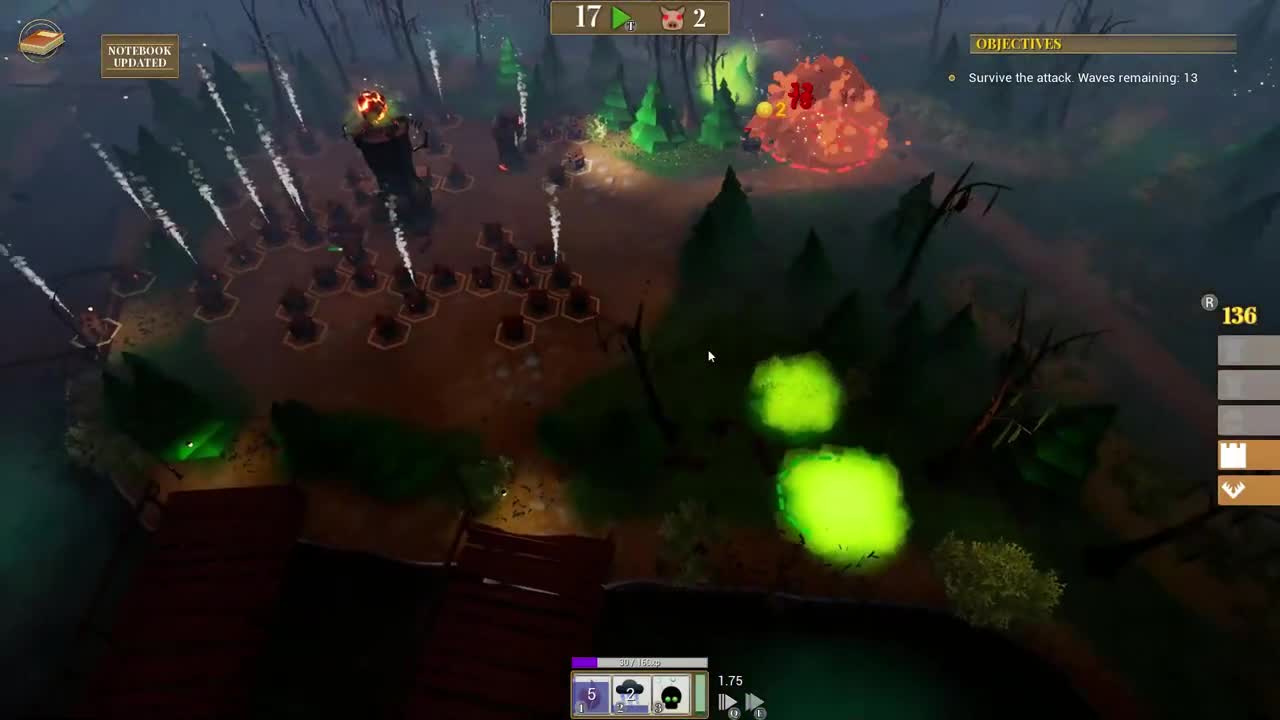Click the Objectives tab title
This screenshot has width=1280, height=720.
pyautogui.click(x=1018, y=44)
